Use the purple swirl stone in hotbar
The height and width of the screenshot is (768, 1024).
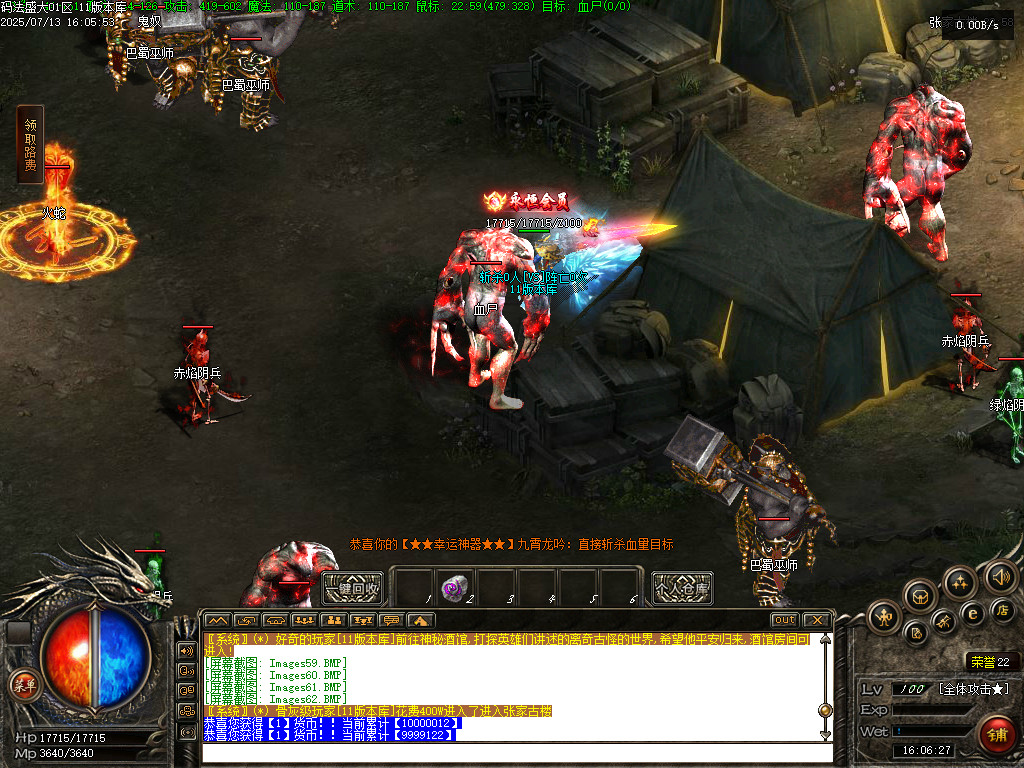point(457,587)
